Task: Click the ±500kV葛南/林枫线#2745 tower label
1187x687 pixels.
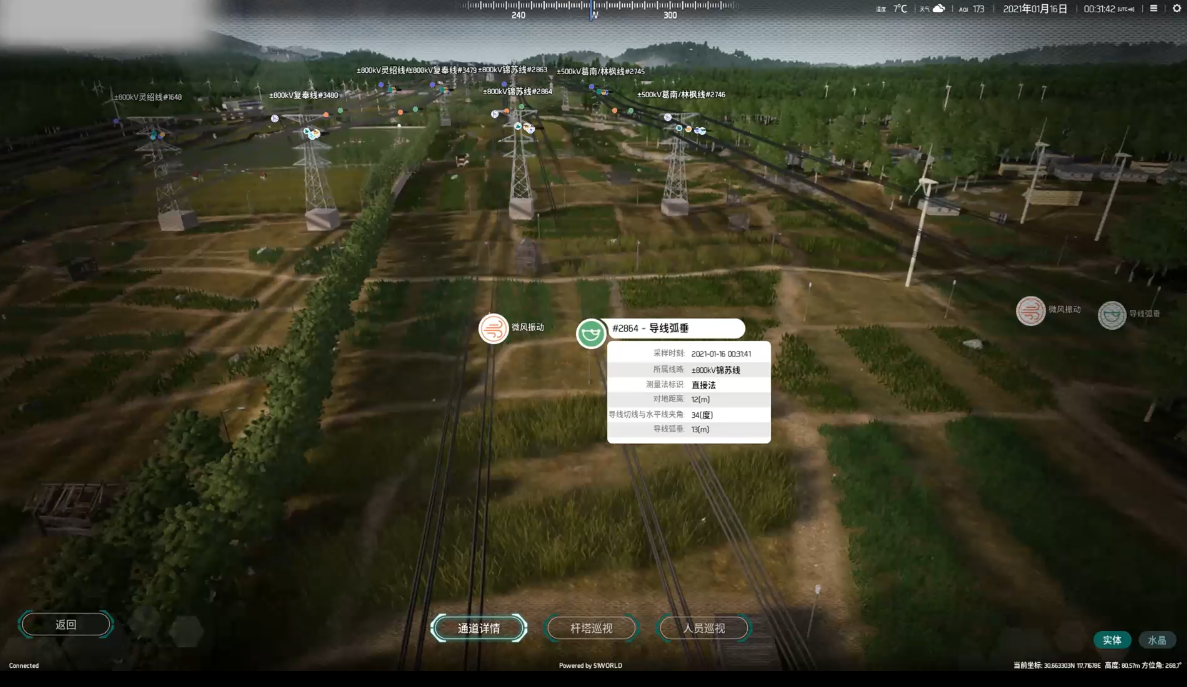Action: [600, 71]
